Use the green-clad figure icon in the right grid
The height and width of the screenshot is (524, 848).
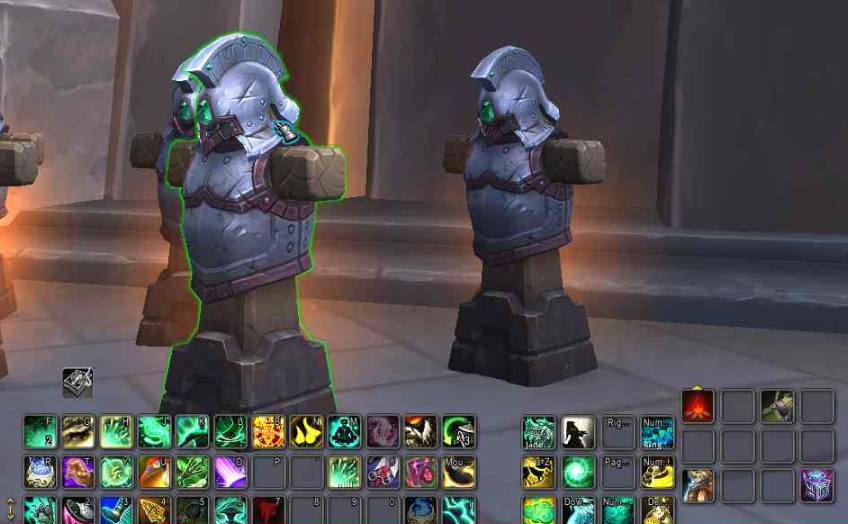pos(777,406)
